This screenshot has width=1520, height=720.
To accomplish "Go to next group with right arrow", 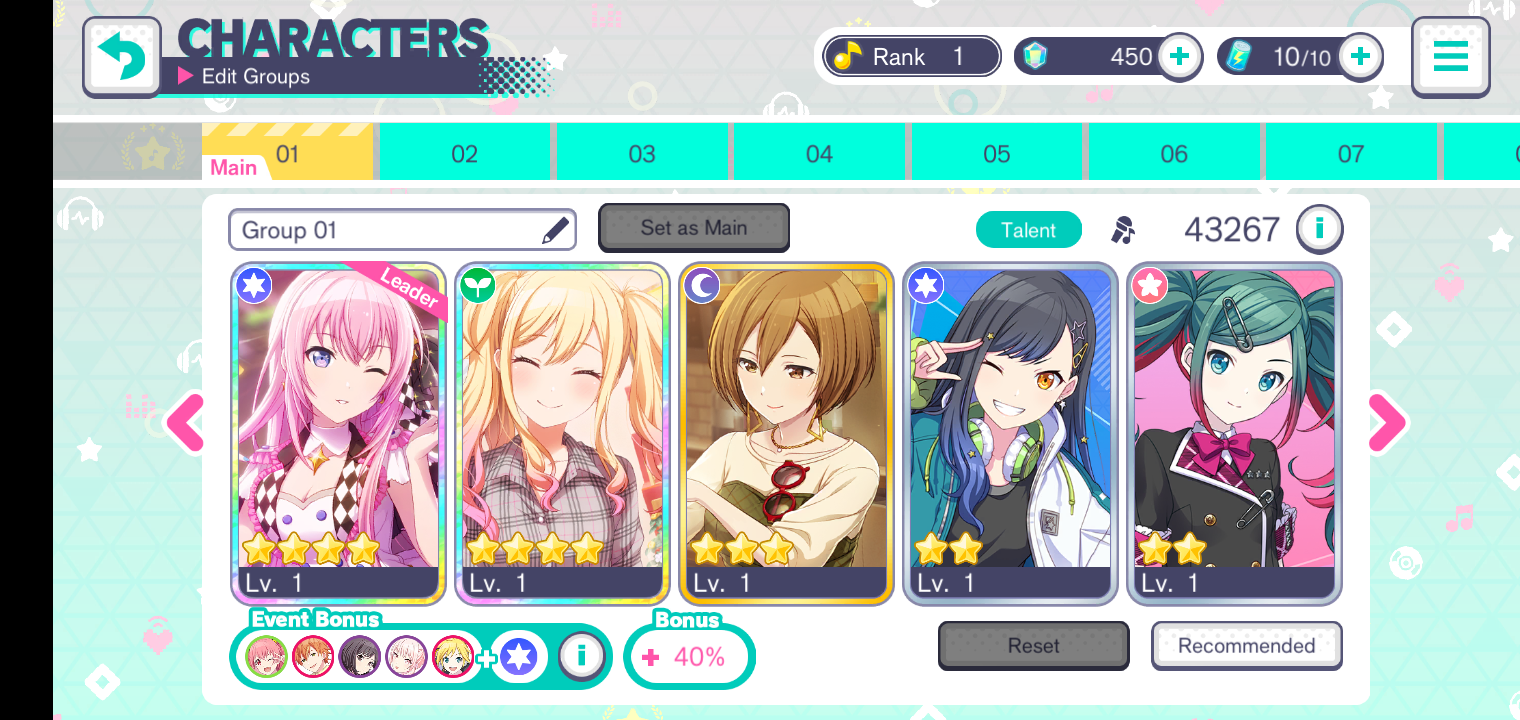I will click(x=1386, y=422).
